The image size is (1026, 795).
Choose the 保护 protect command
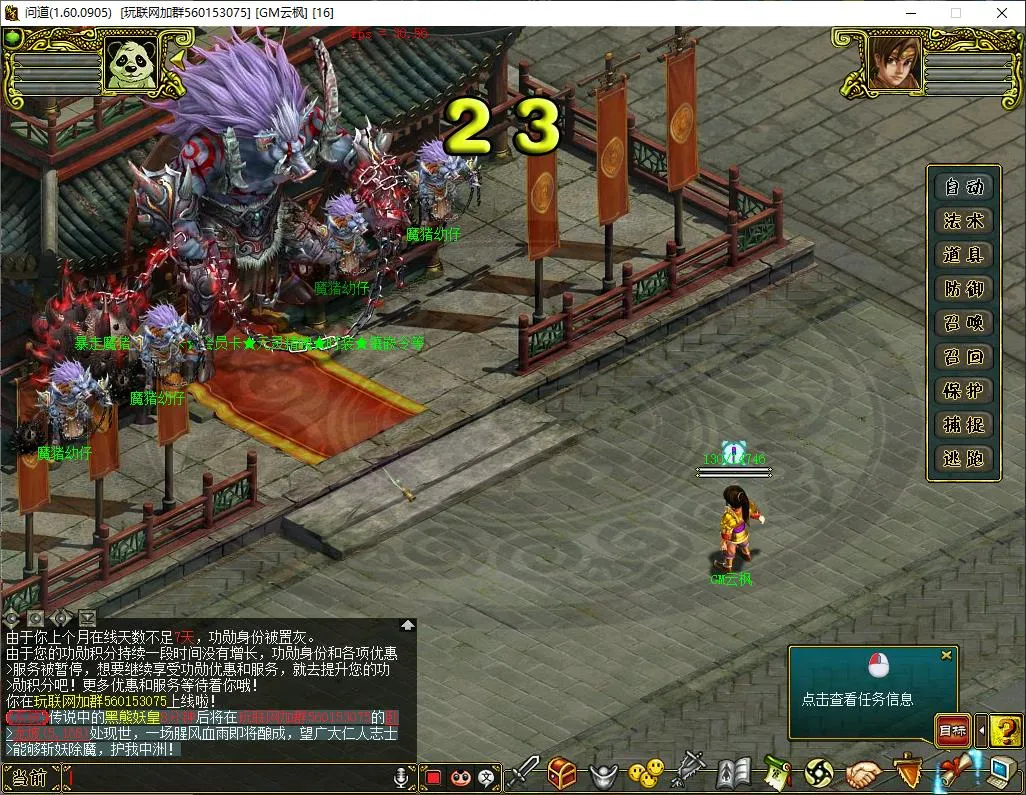point(963,391)
